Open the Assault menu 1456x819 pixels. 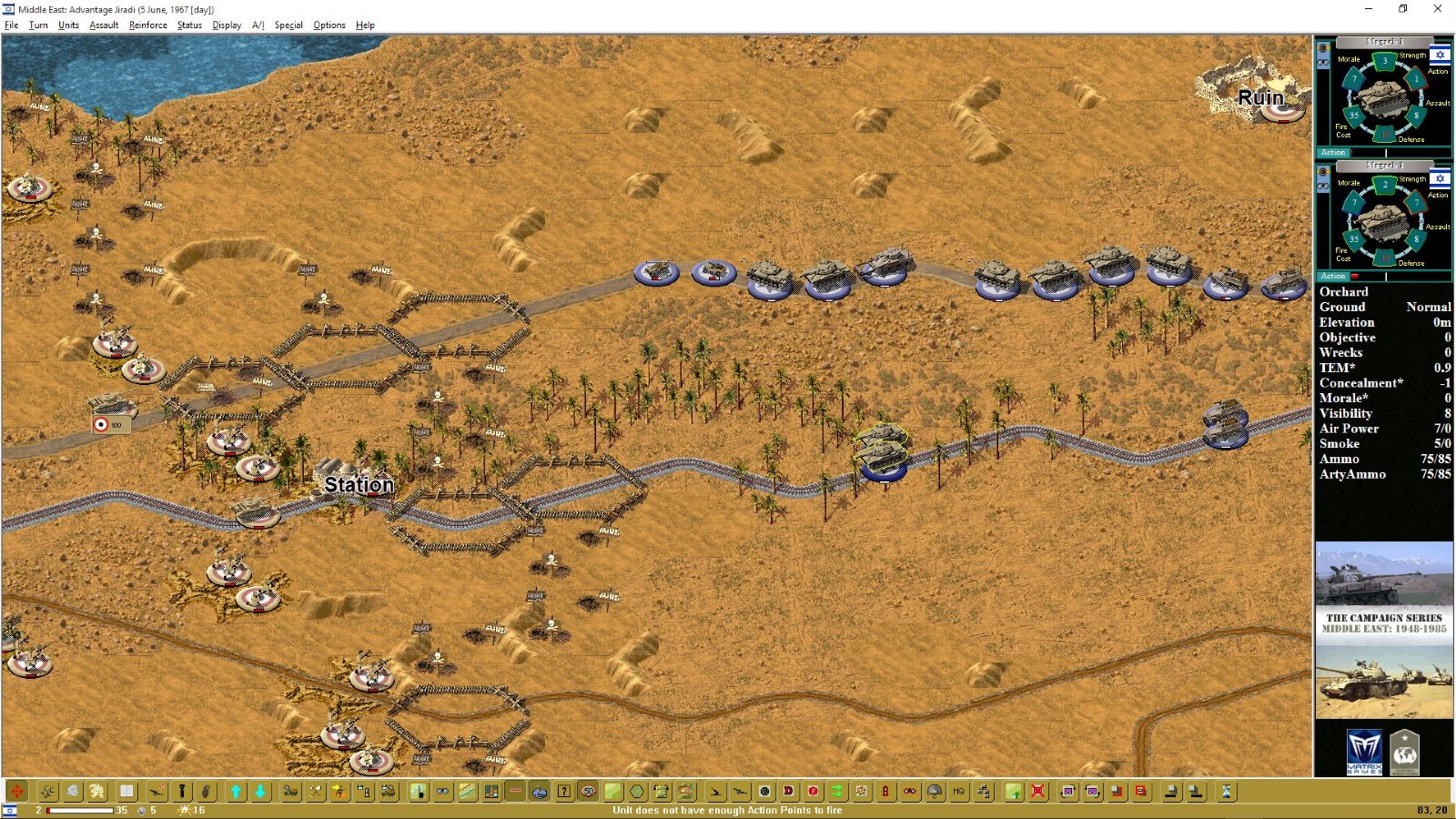point(104,25)
